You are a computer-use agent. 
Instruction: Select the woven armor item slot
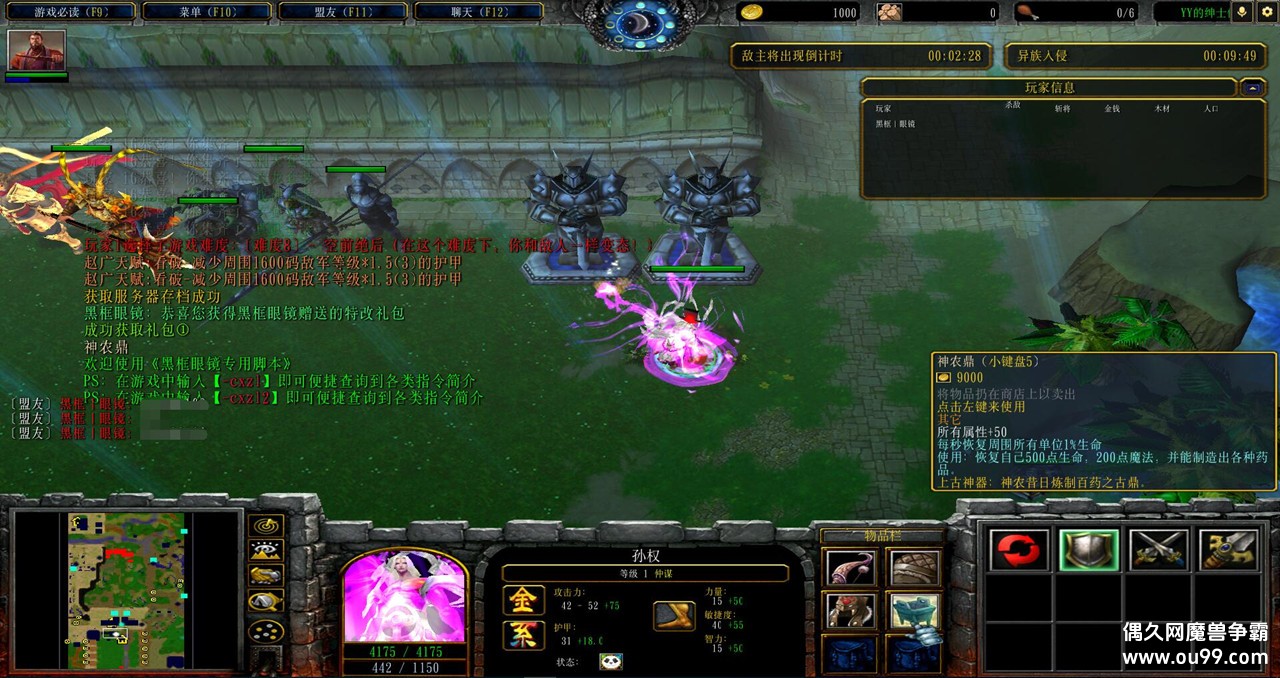coord(915,568)
